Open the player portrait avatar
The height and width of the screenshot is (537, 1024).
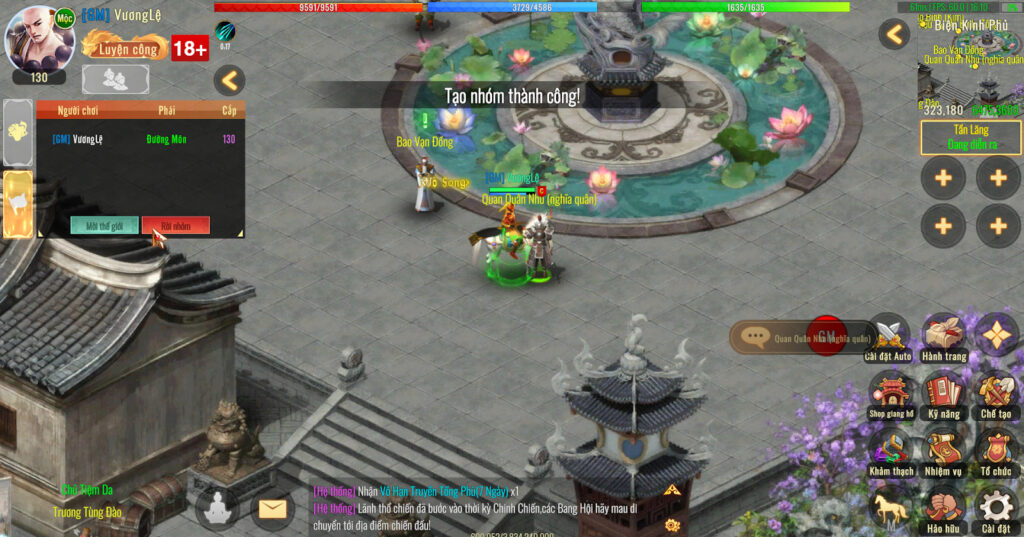tap(39, 40)
